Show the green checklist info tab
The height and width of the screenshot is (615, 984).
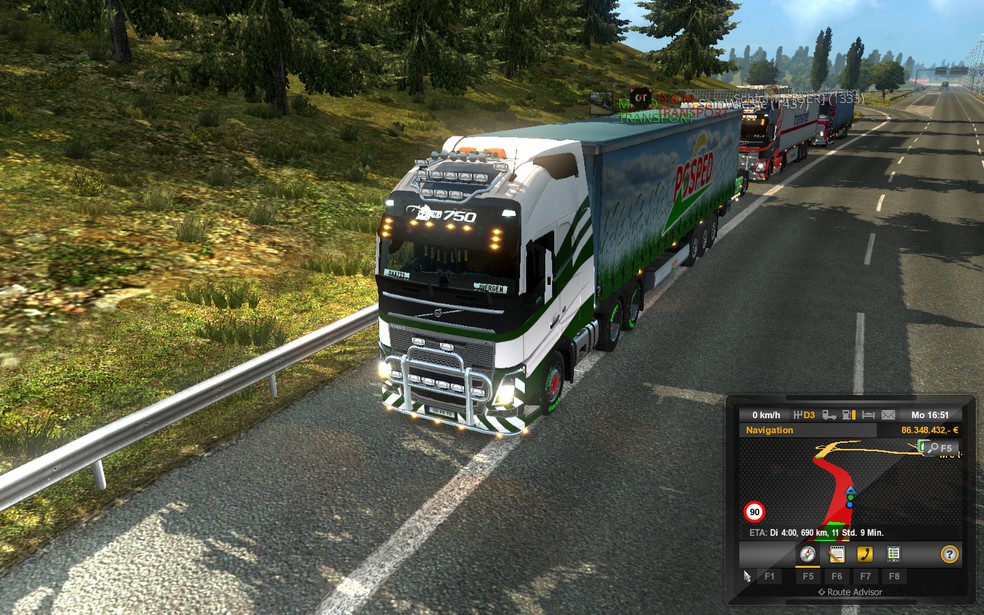(893, 554)
